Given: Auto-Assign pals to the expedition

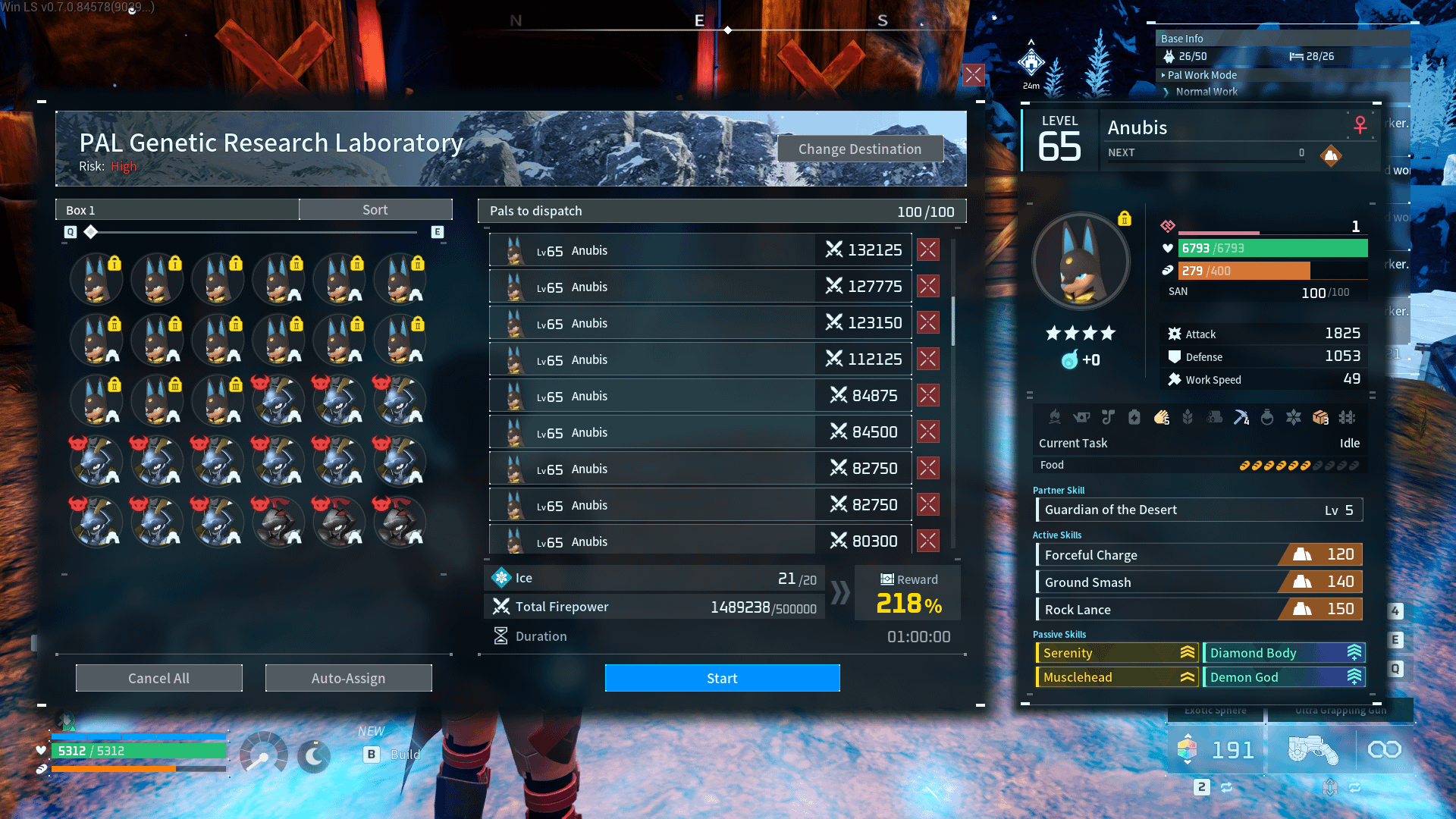Looking at the screenshot, I should click(348, 678).
